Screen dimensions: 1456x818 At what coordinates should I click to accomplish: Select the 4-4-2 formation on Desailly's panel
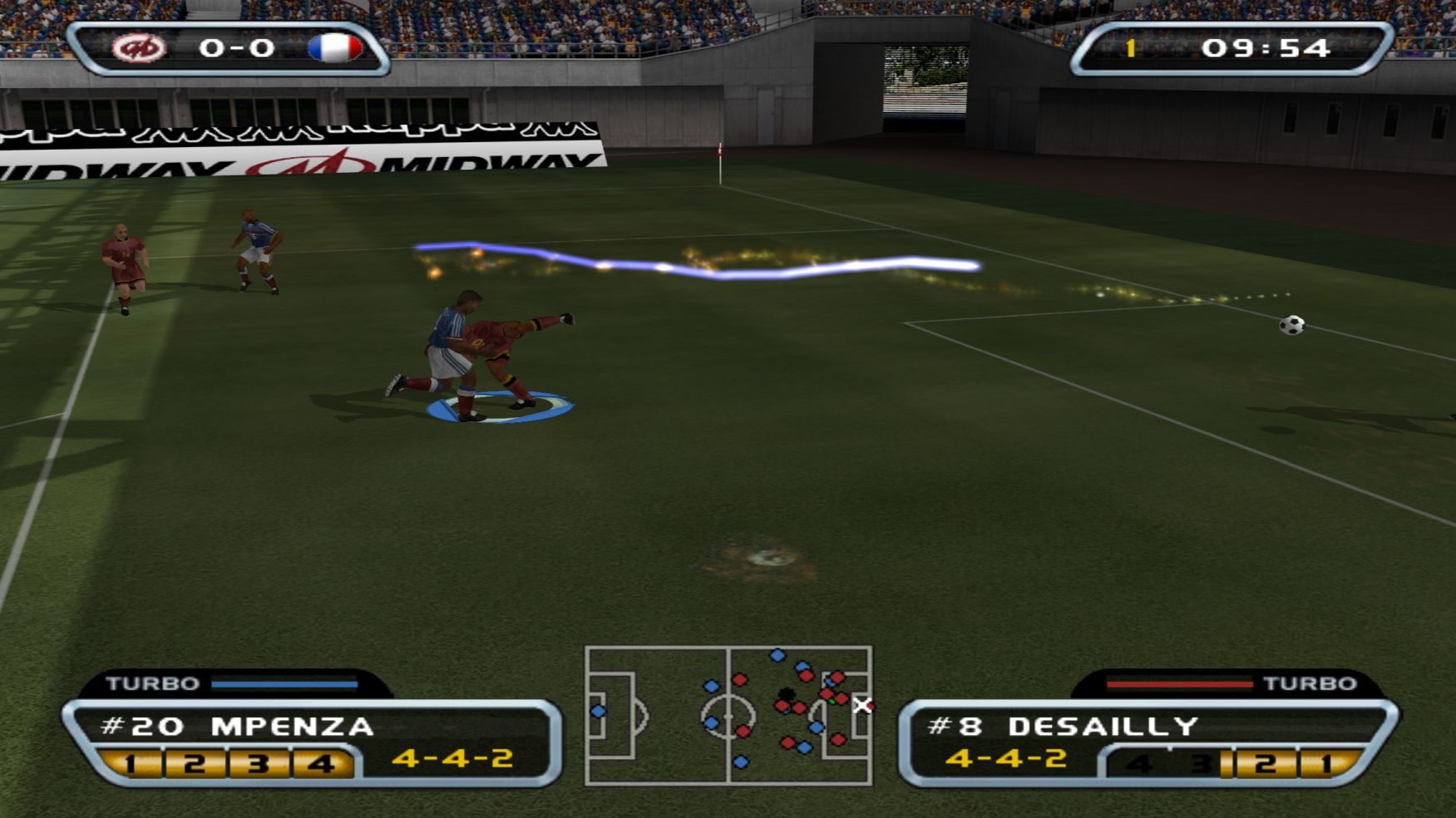pos(1006,758)
